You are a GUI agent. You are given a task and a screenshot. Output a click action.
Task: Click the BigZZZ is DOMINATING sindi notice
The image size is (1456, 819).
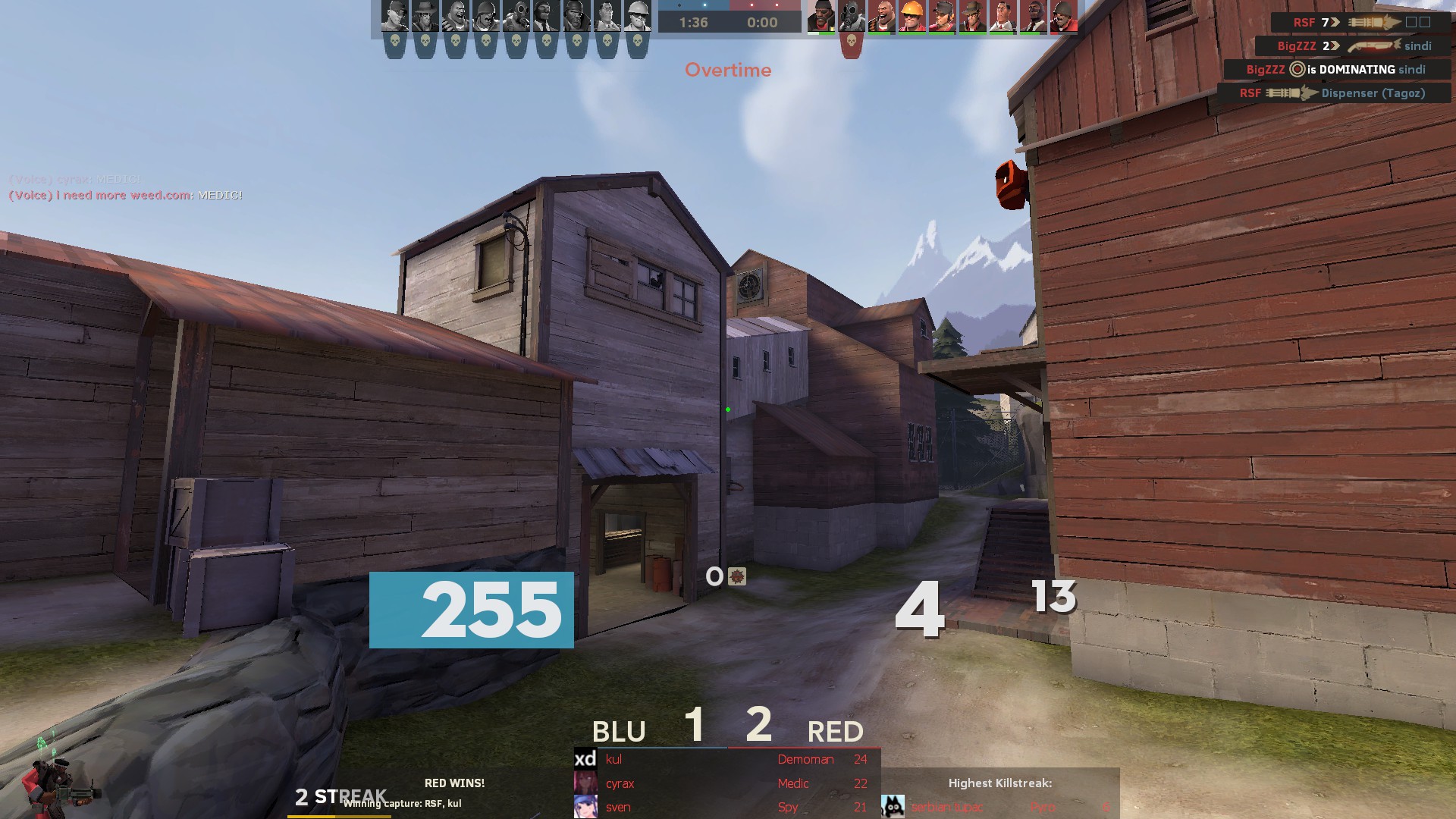1336,69
